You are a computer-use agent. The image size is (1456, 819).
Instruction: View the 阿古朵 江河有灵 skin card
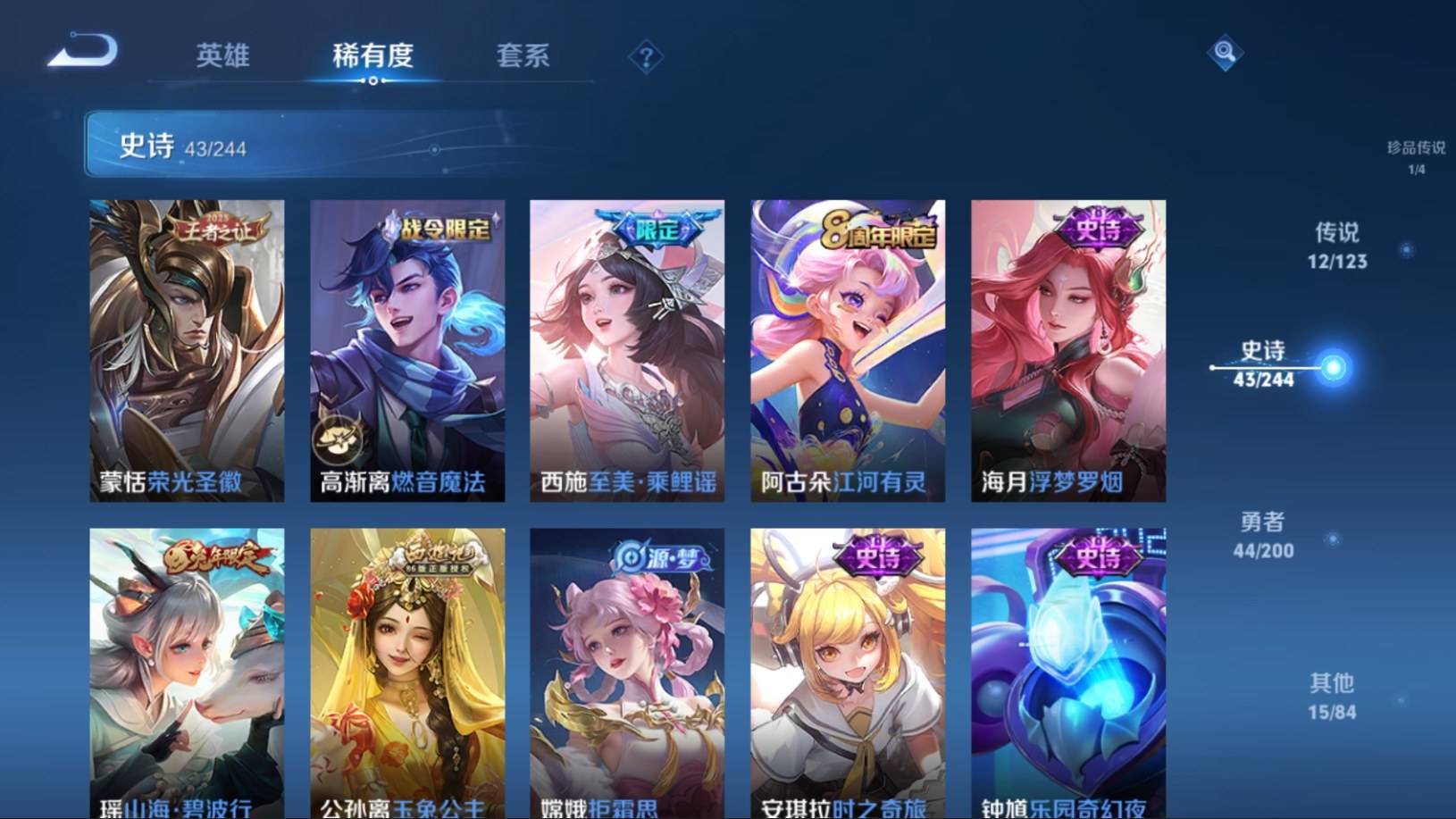[x=848, y=350]
